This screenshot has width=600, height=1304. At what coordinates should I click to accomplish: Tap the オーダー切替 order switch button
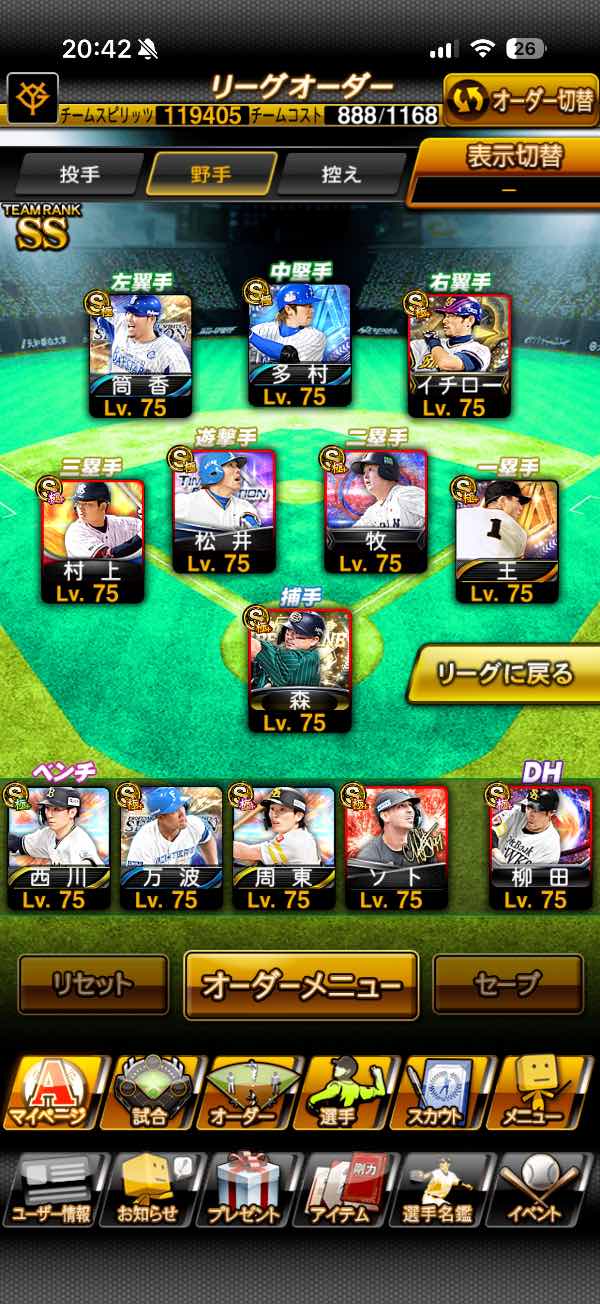tap(520, 100)
